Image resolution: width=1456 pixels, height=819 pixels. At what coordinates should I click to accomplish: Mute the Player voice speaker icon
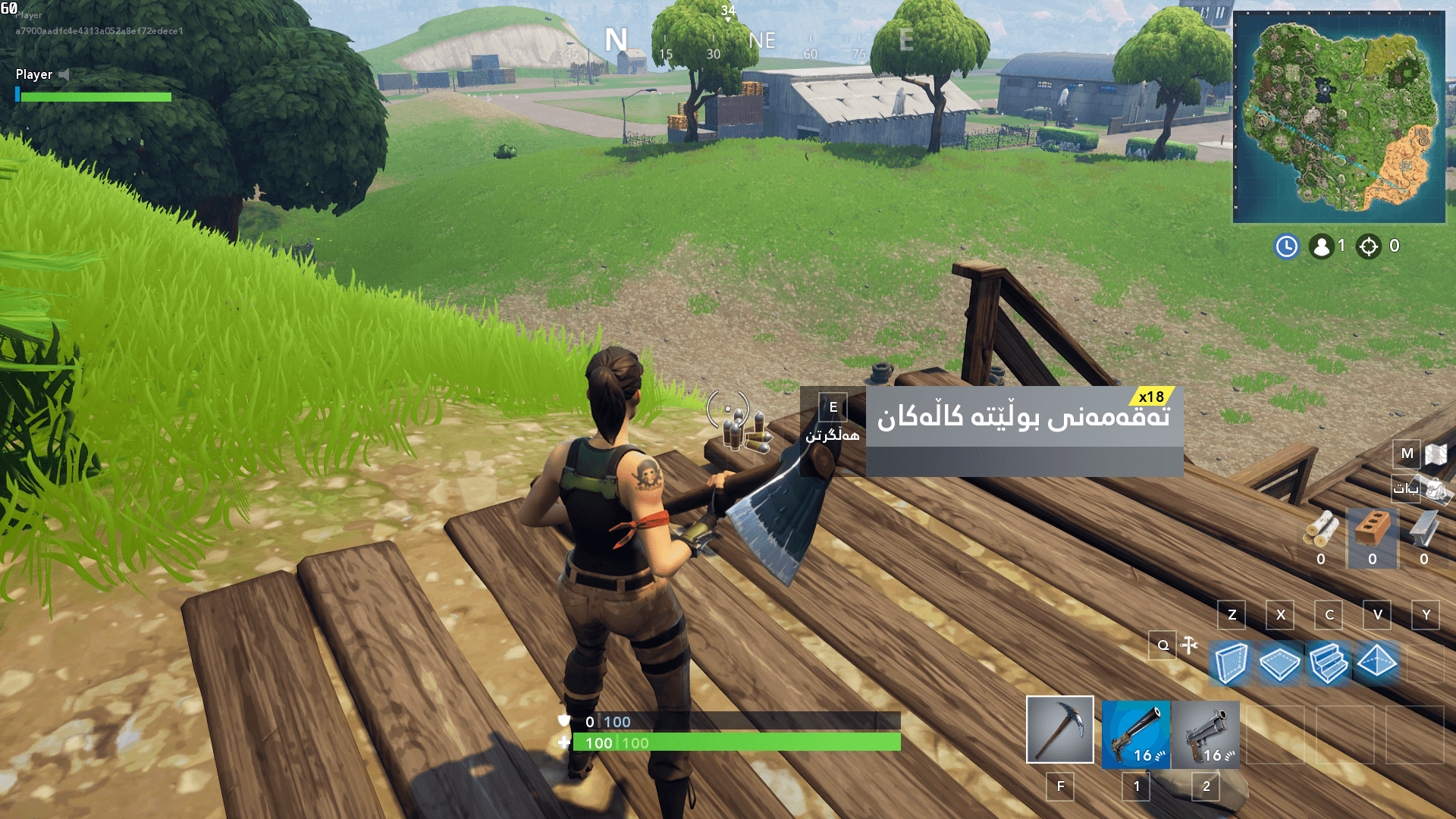[x=63, y=75]
